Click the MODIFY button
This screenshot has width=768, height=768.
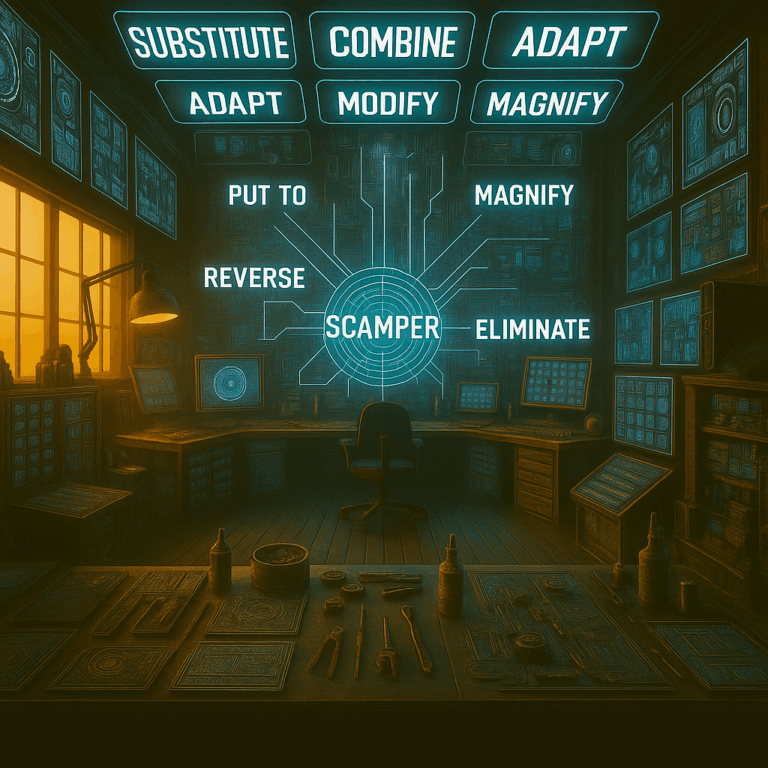(x=388, y=102)
